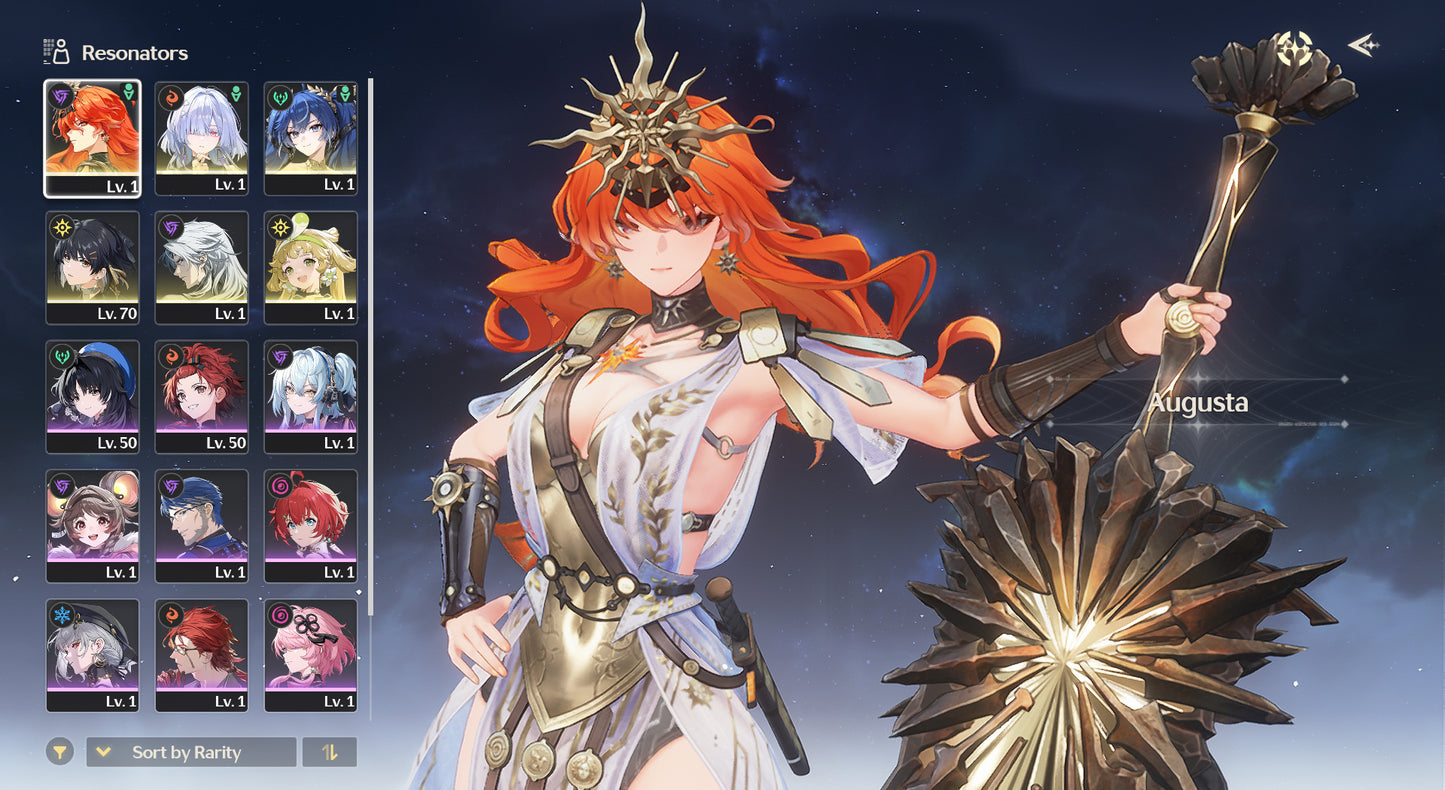The width and height of the screenshot is (1445, 790).
Task: Click the Augusta name label
Action: (x=1199, y=404)
